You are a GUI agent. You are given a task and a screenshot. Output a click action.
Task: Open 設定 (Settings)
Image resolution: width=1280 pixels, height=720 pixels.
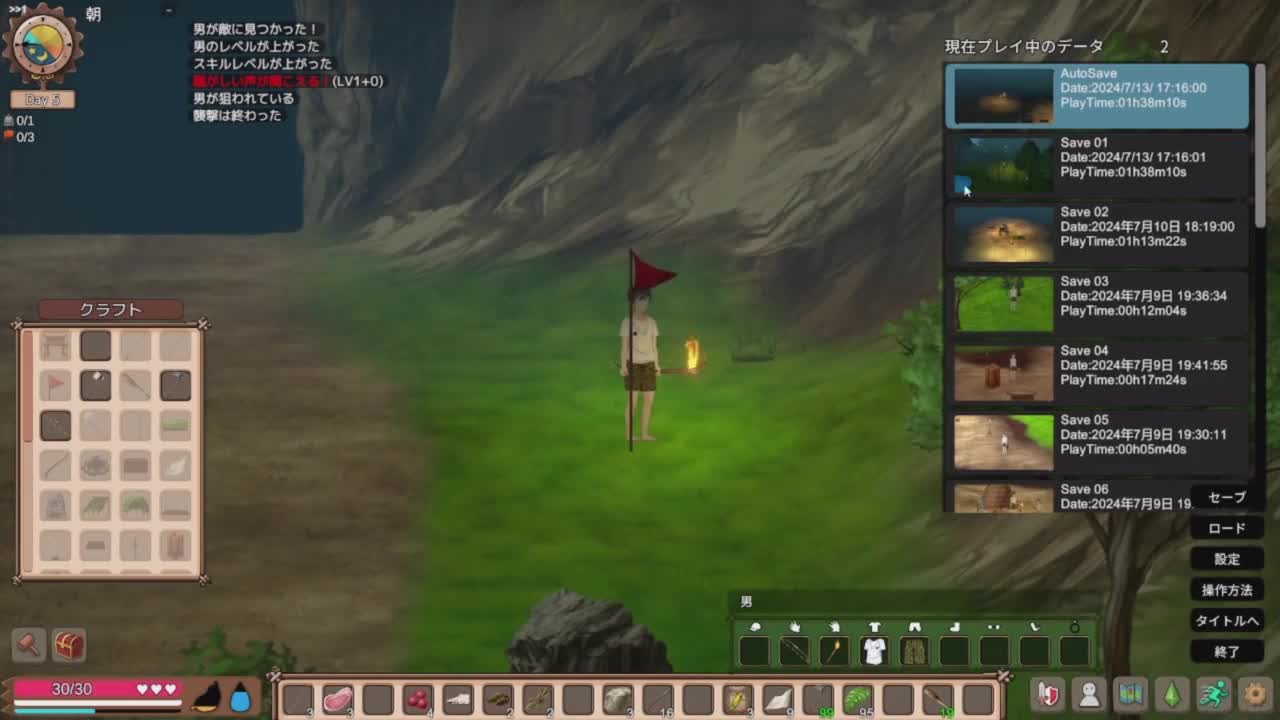1227,559
